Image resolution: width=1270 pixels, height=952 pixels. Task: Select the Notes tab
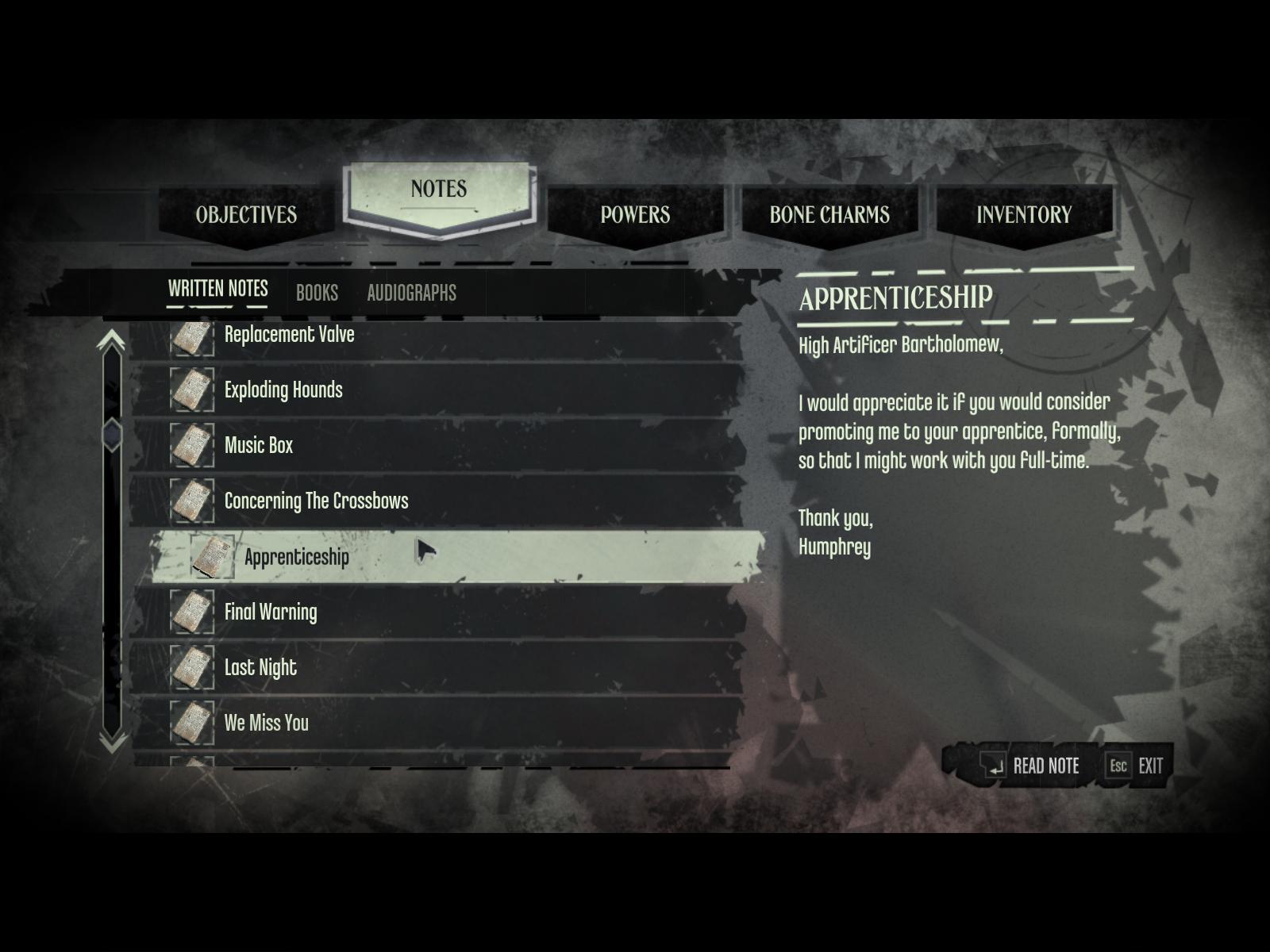(x=439, y=190)
